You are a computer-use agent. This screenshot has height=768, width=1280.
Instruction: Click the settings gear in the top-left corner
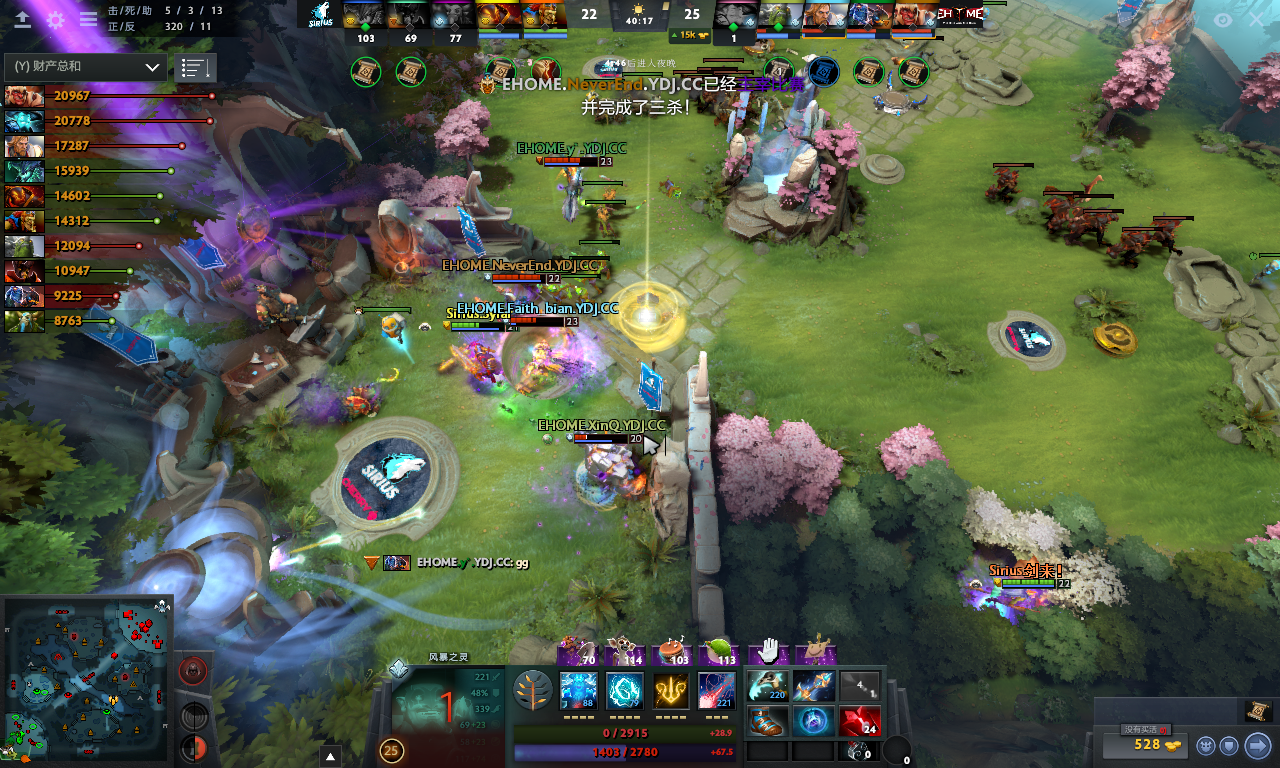point(56,18)
